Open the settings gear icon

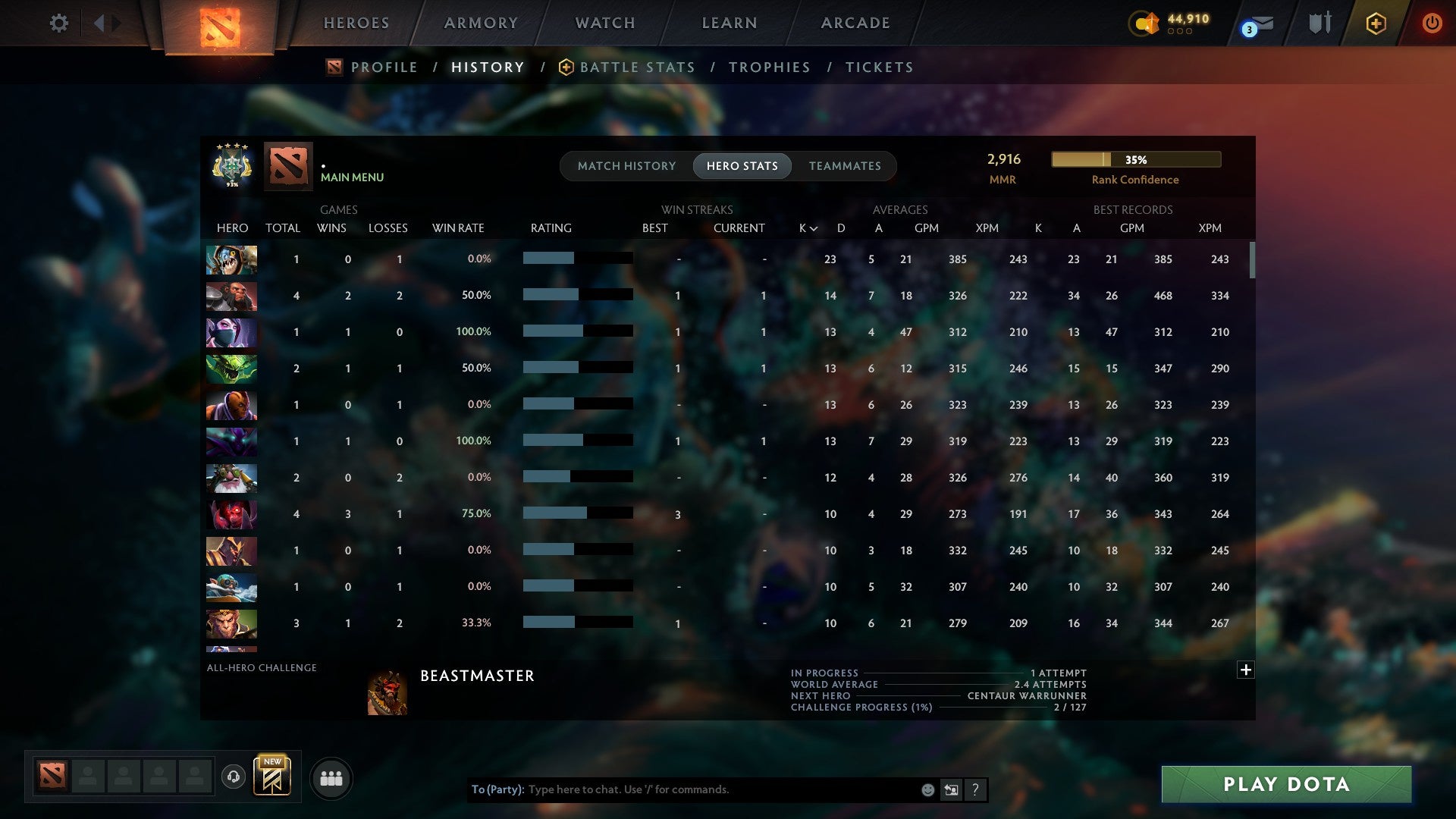click(59, 23)
